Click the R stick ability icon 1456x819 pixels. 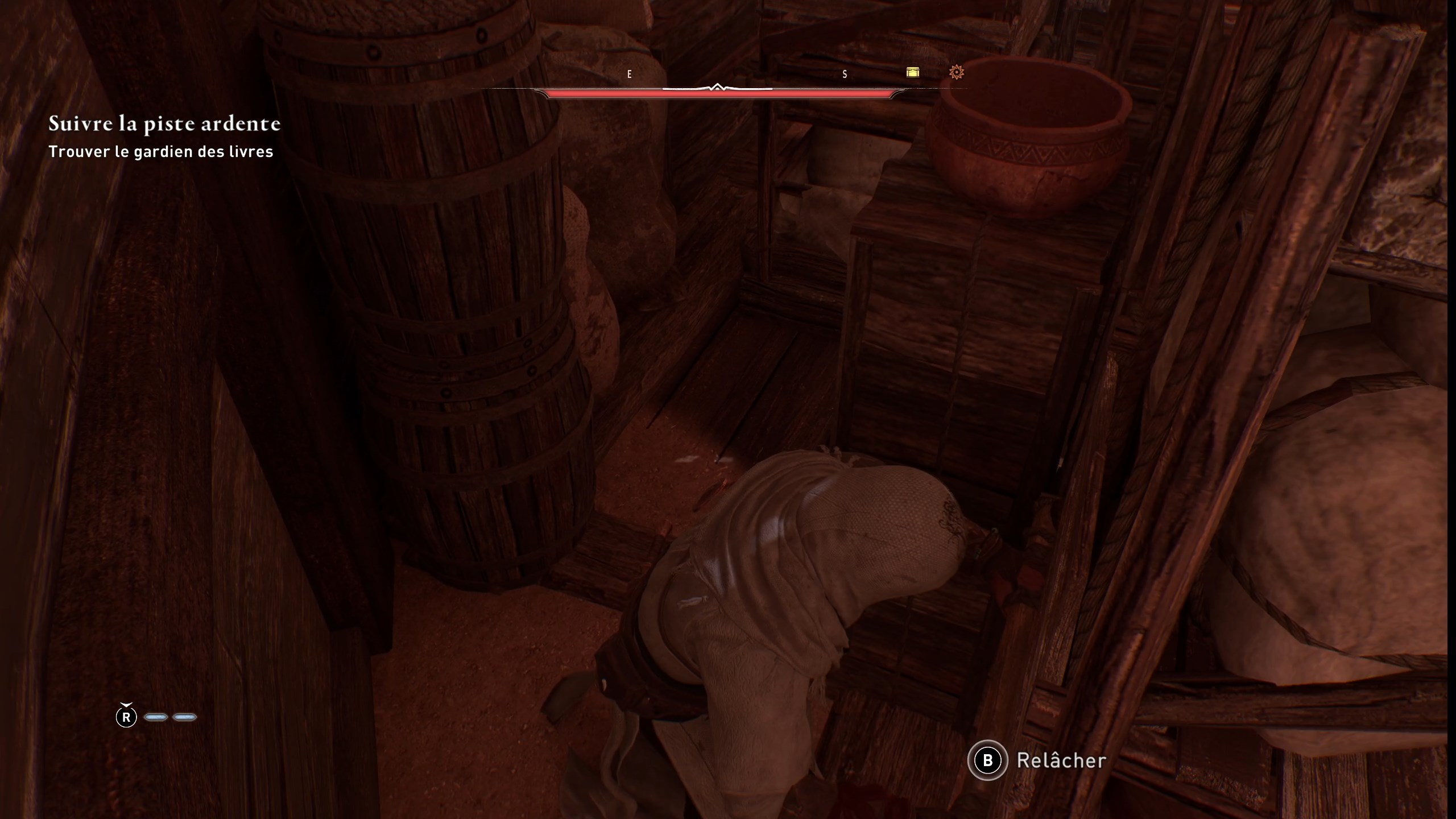tap(126, 717)
